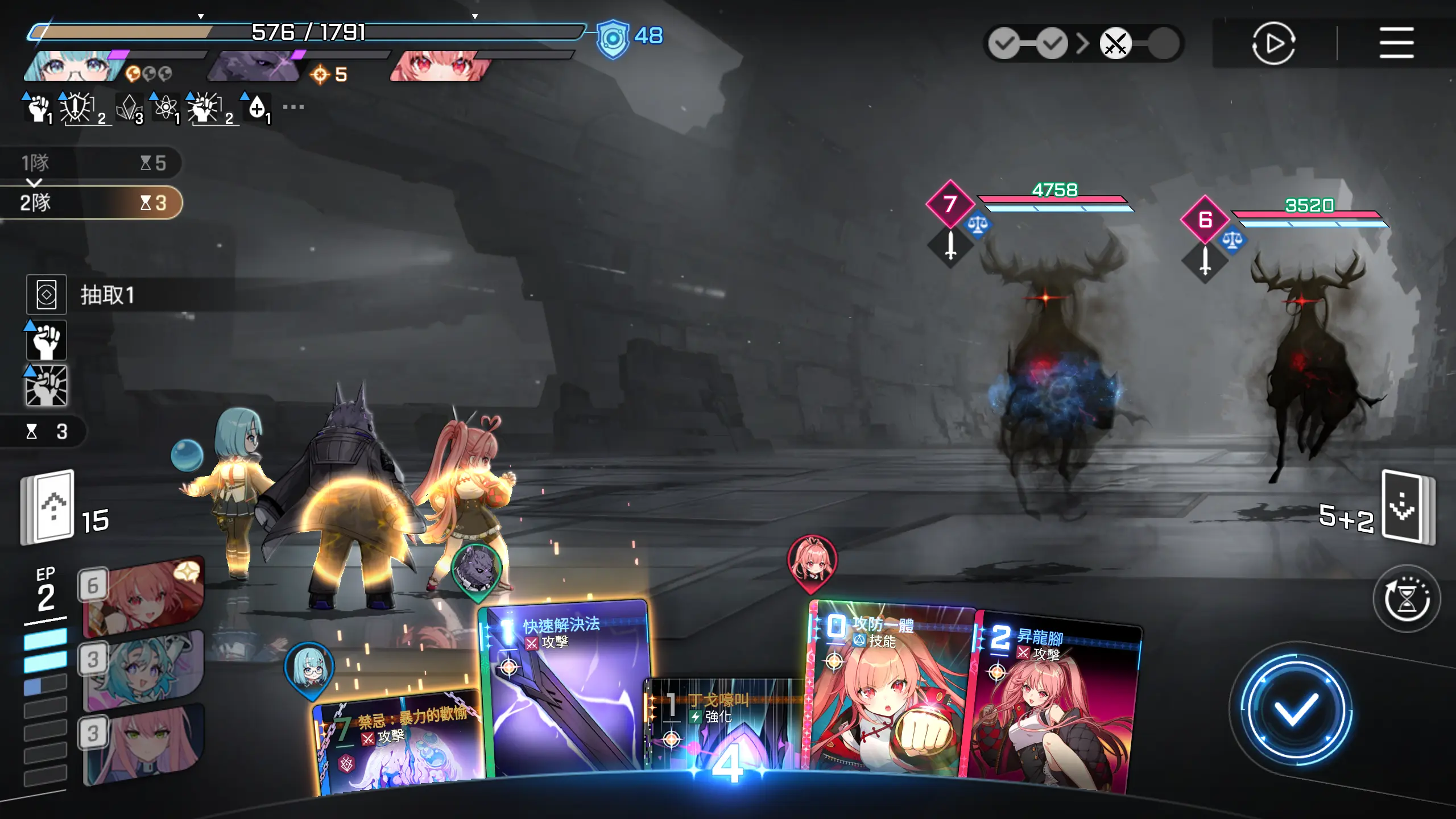Select the 2隊 turn order row
The height and width of the screenshot is (819, 1456).
(91, 202)
